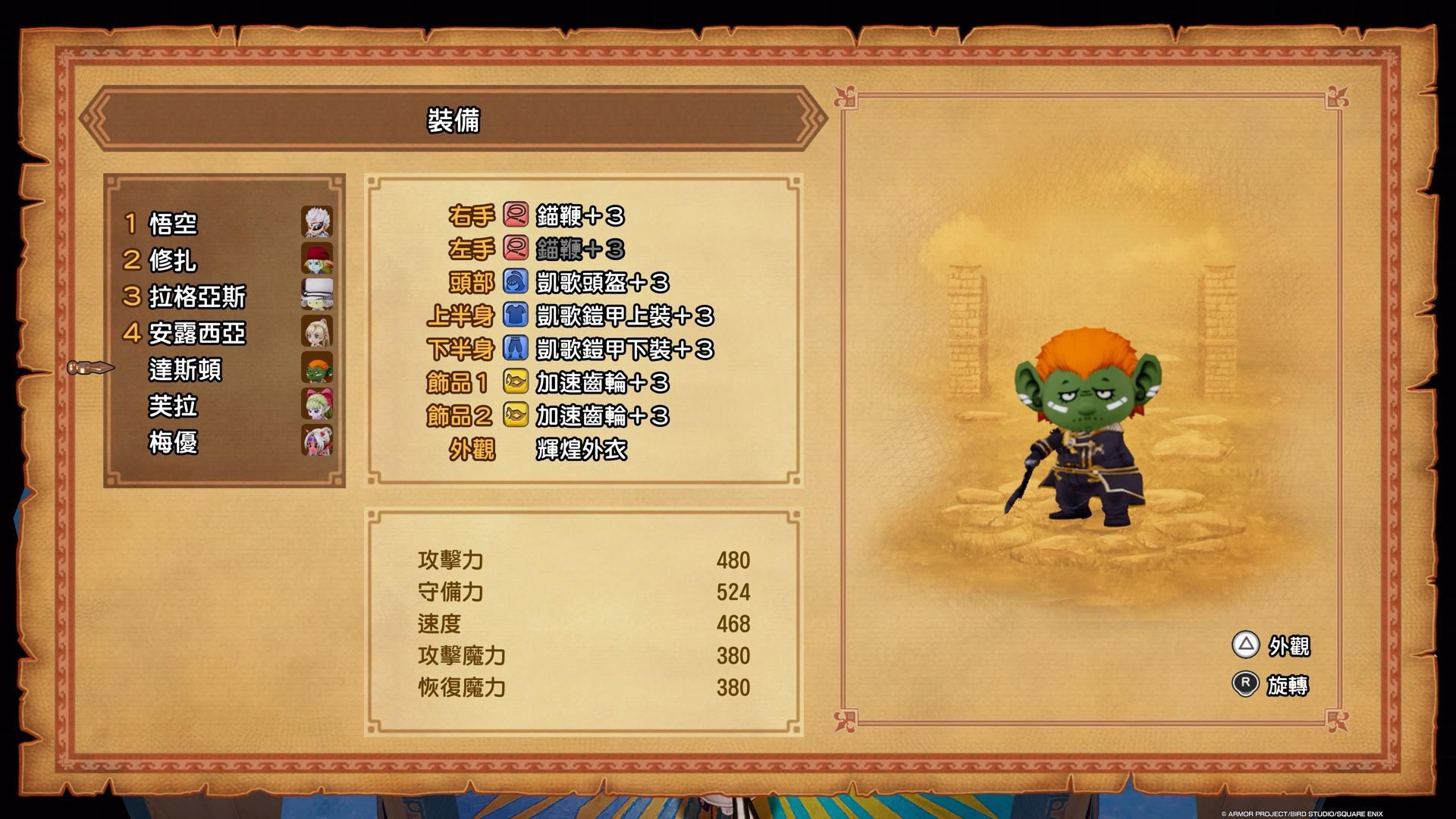Click the gear icon in the 飾品1 slot
This screenshot has width=1456, height=819.
pos(514,383)
